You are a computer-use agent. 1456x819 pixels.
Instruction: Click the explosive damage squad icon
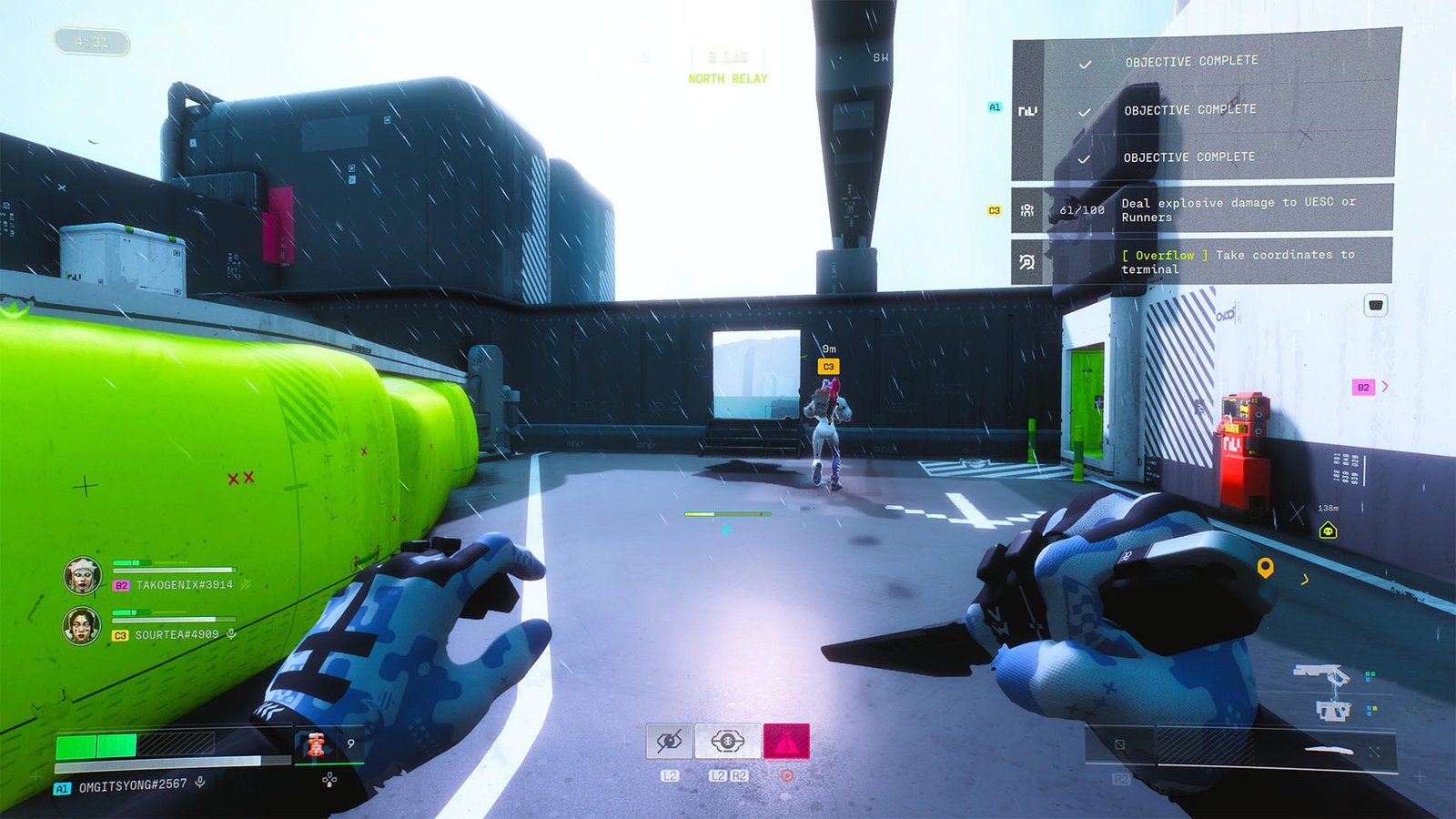coord(1026,208)
